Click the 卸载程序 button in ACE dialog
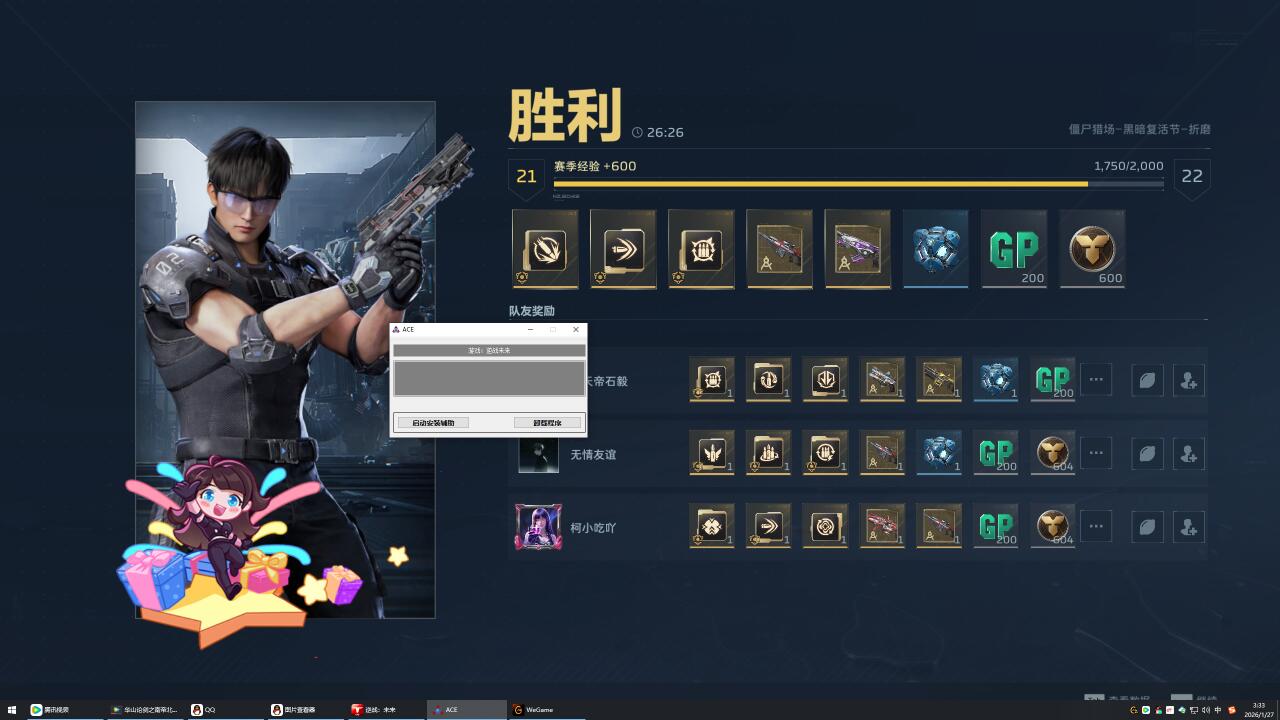1280x720 pixels. pos(550,421)
